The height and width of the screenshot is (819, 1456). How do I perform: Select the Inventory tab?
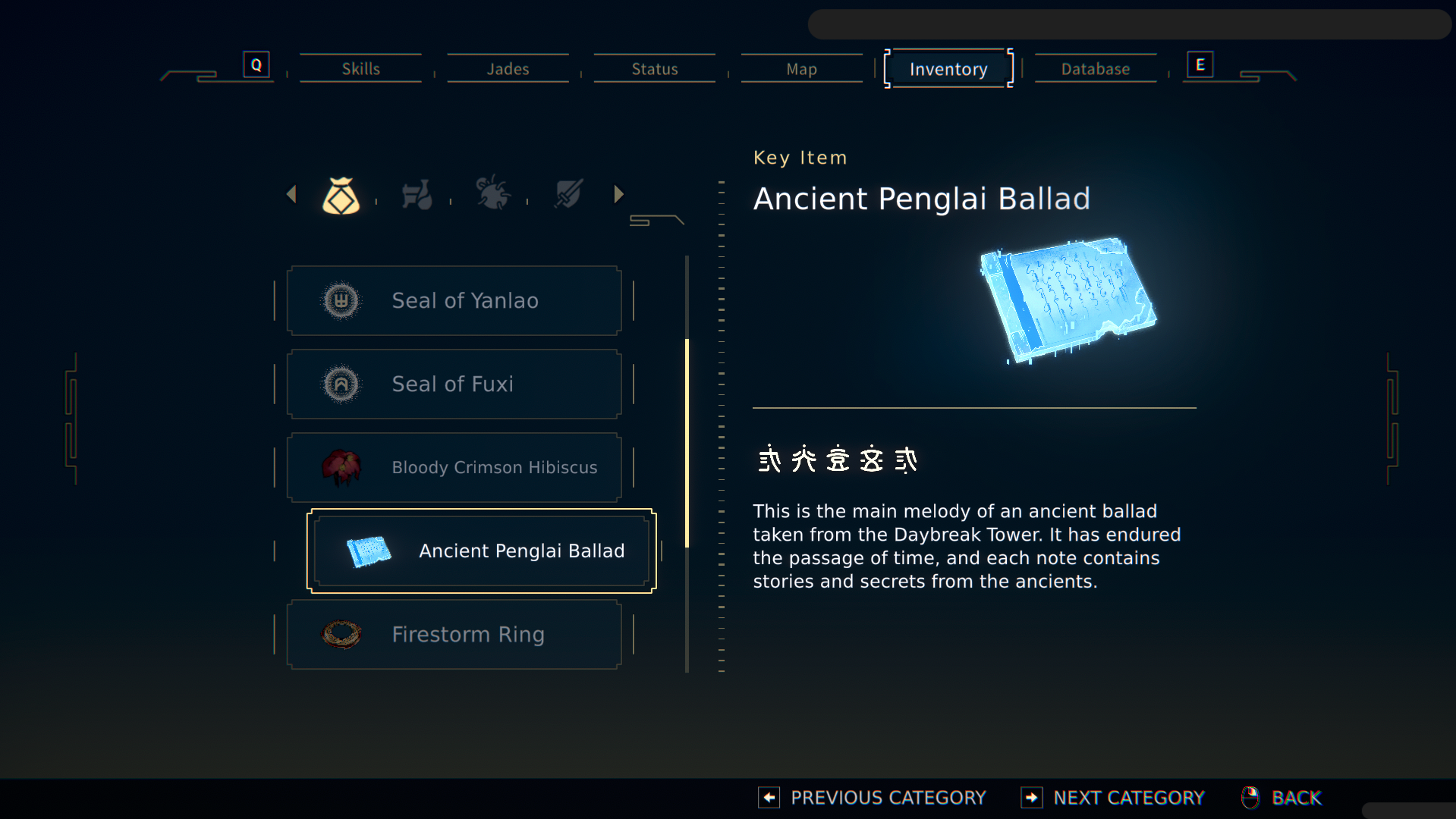(x=948, y=69)
